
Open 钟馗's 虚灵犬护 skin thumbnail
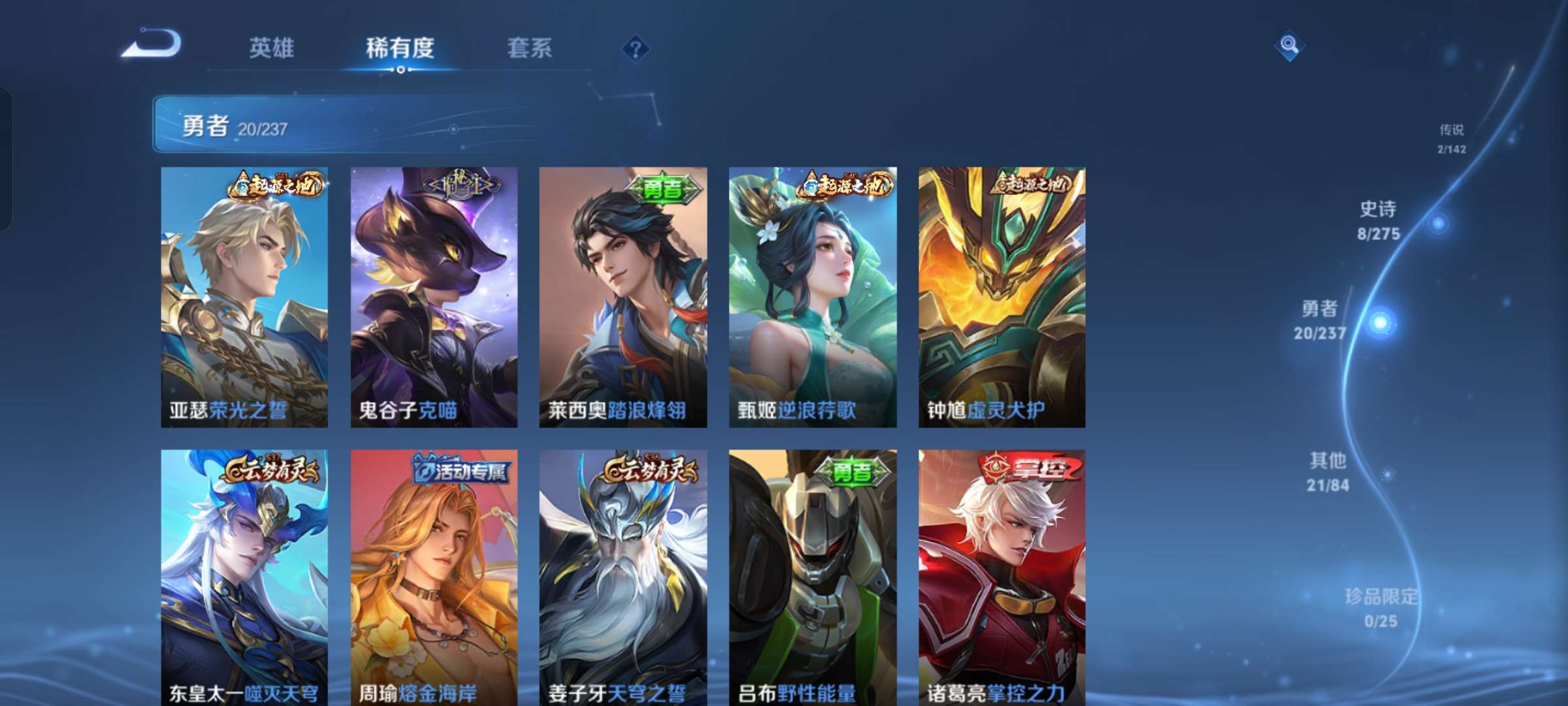coord(1003,297)
